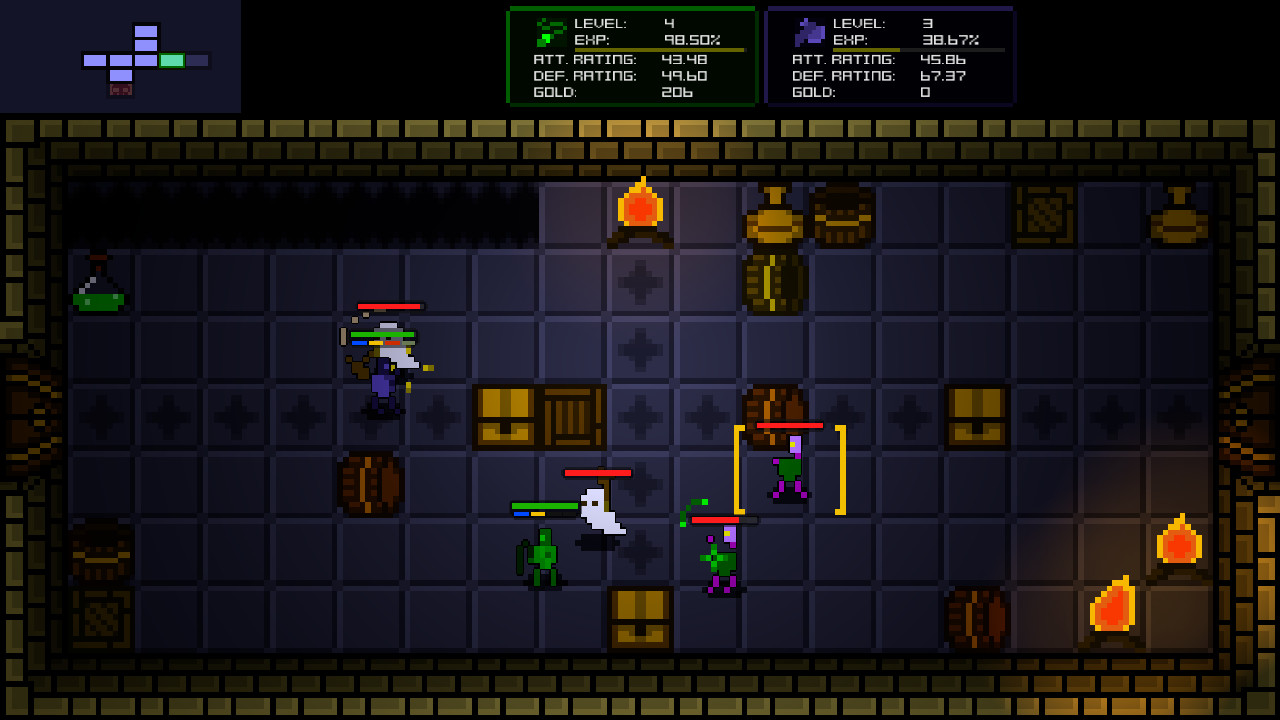
Task: Click the wooden crate beside the center chest
Action: click(x=573, y=415)
